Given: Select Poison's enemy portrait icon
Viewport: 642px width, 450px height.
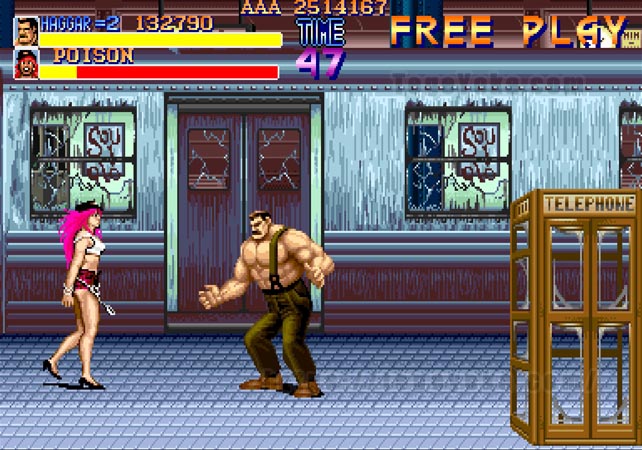Looking at the screenshot, I should click(26, 64).
